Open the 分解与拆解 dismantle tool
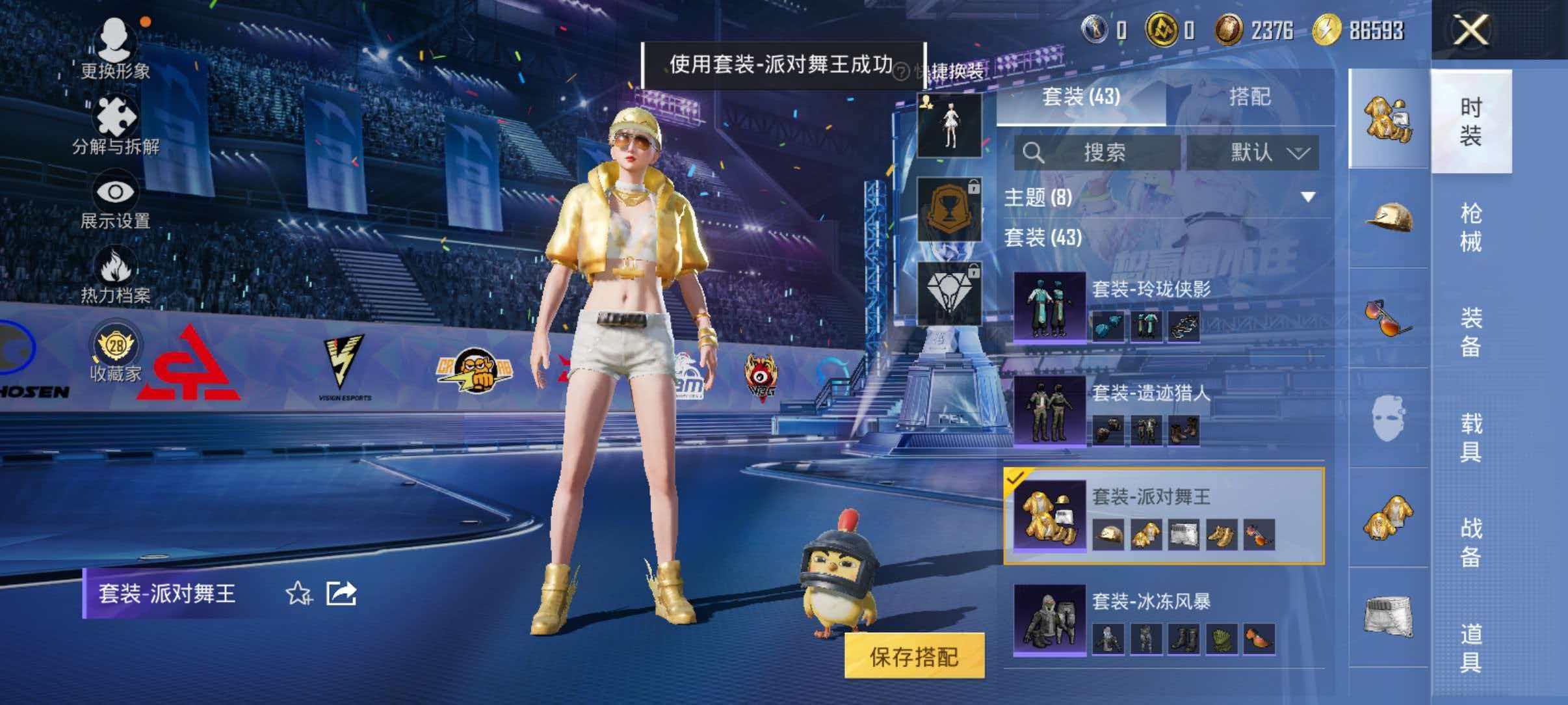1568x705 pixels. coord(116,117)
